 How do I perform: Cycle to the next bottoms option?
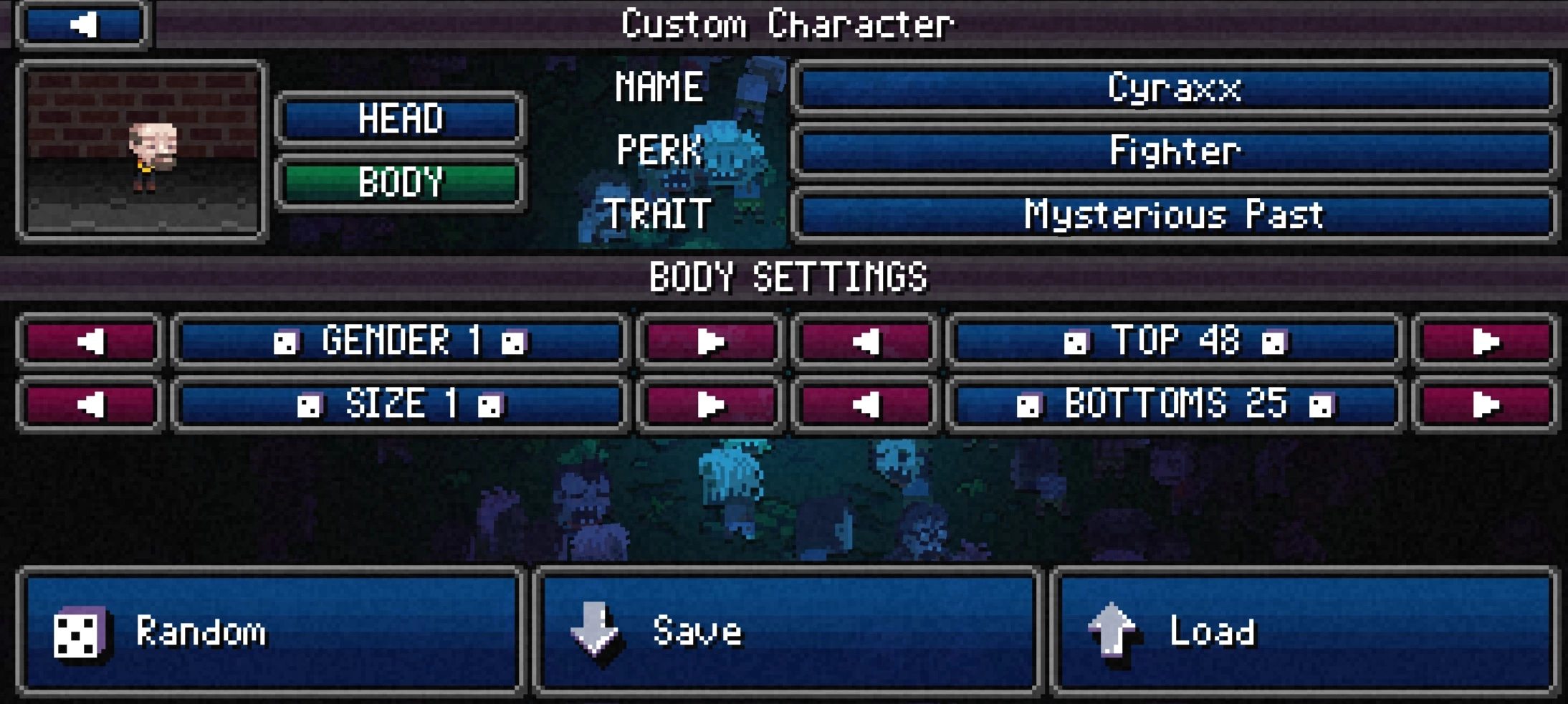pyautogui.click(x=1485, y=405)
